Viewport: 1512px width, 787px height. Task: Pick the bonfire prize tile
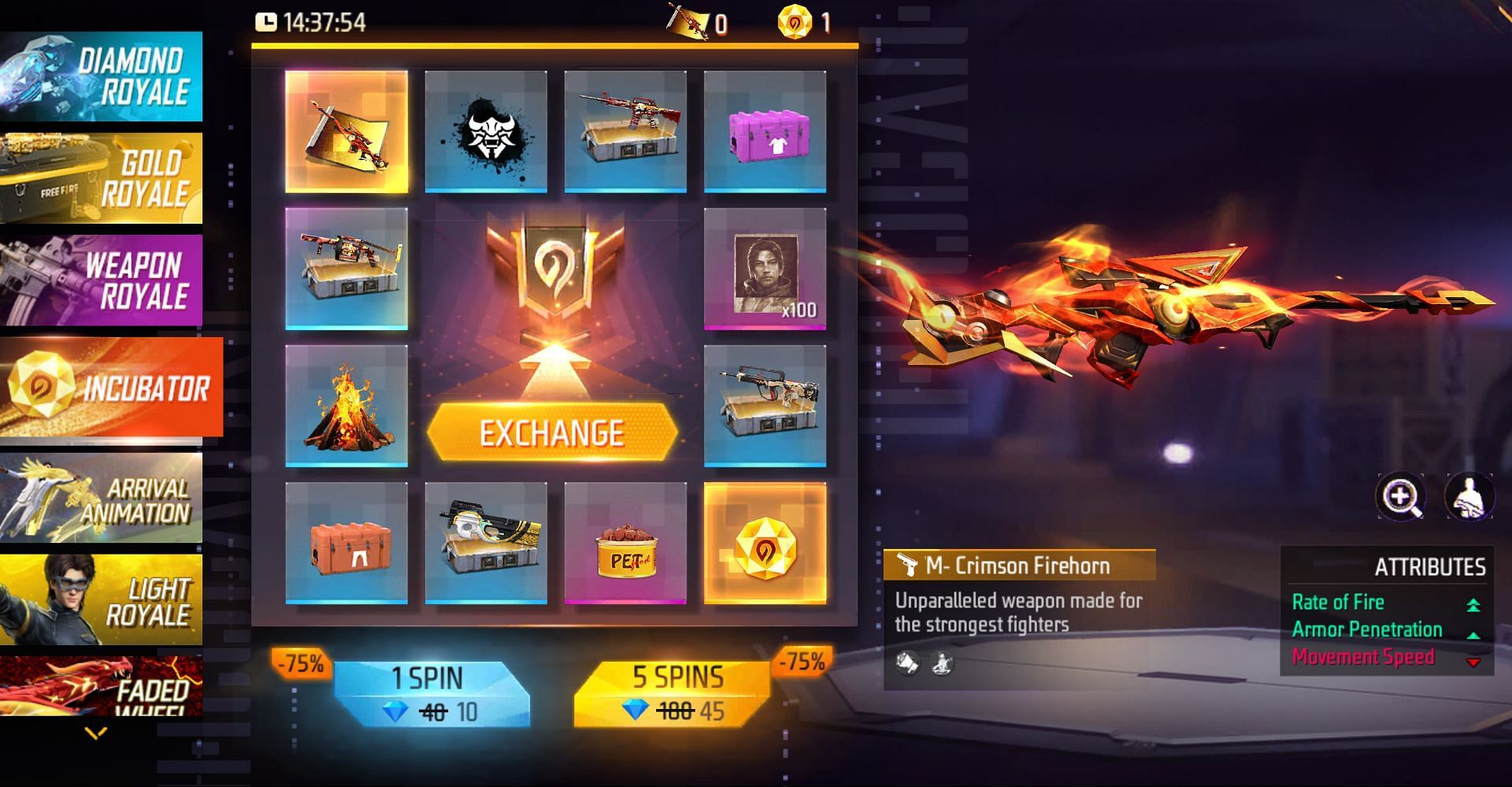point(346,406)
